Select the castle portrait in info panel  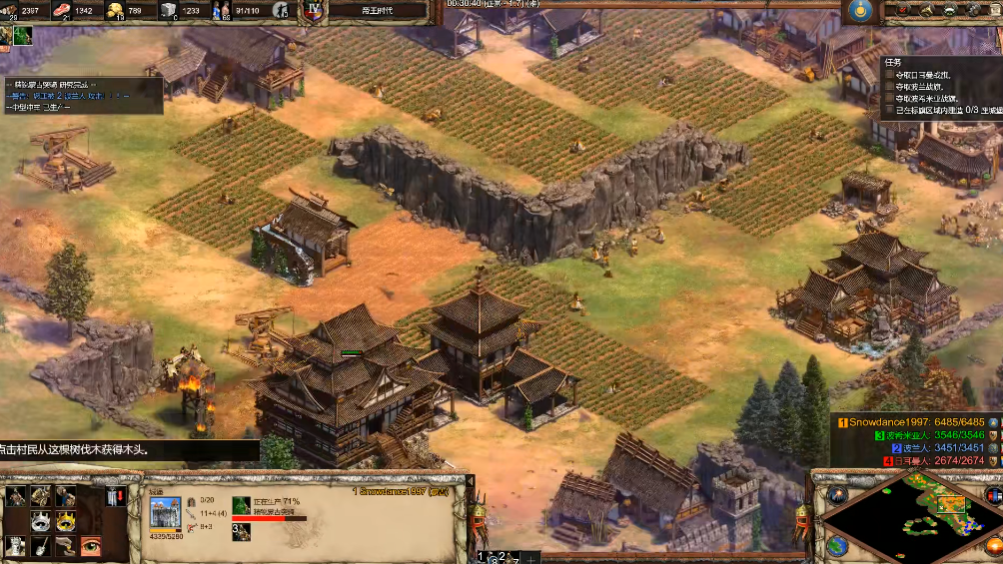point(165,513)
